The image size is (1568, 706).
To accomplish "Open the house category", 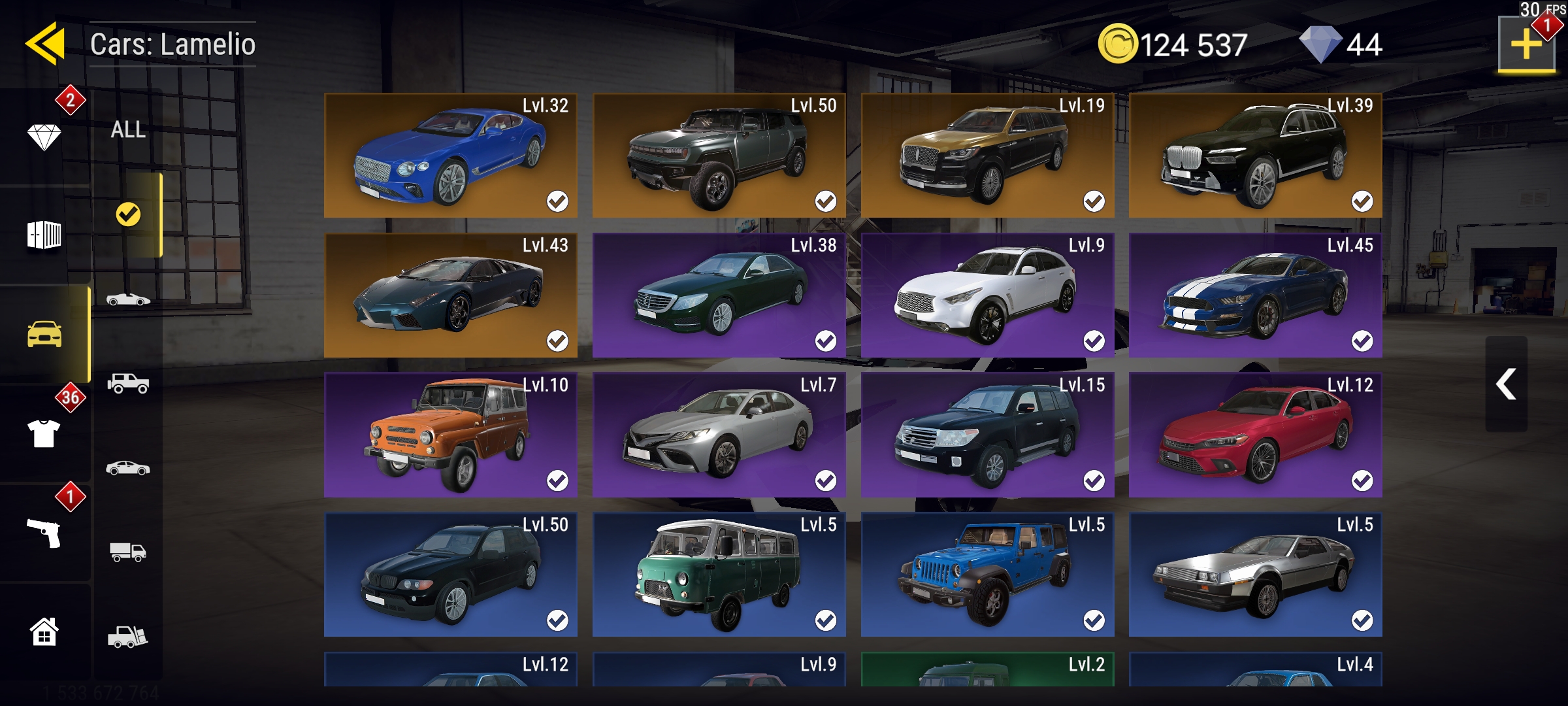I will pos(44,632).
